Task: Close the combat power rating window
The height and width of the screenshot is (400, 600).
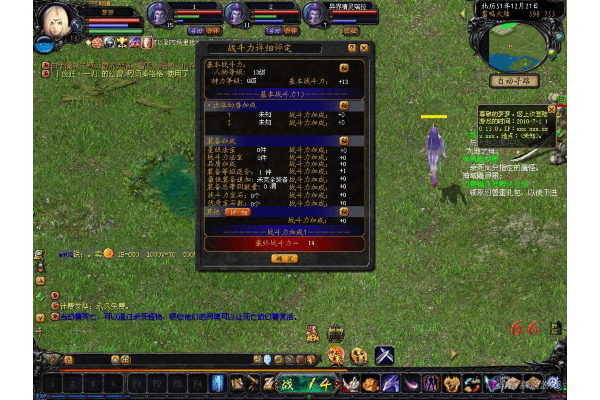Action: 364,48
